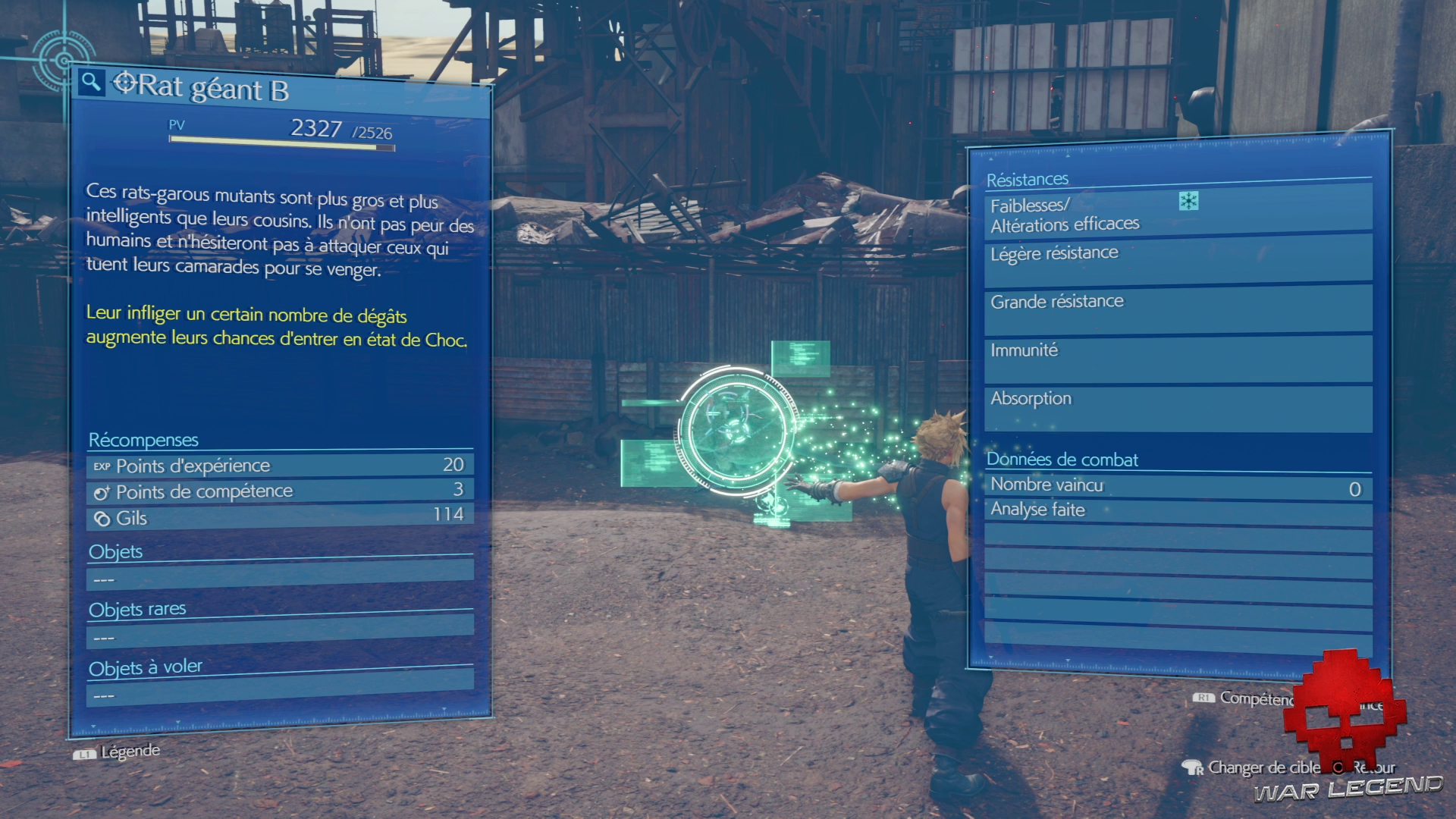This screenshot has height=819, width=1456.
Task: Open the Données de combat section
Action: pyautogui.click(x=1061, y=460)
